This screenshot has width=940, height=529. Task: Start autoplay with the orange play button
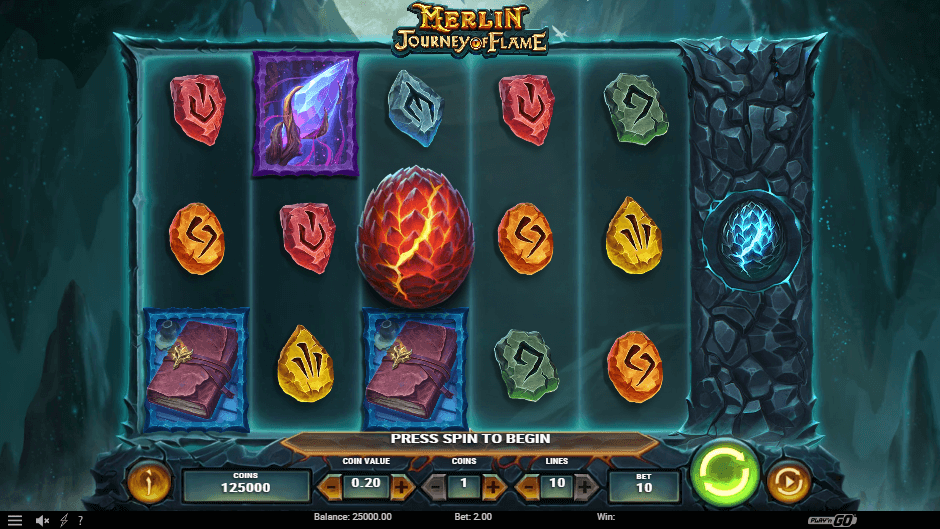point(787,484)
